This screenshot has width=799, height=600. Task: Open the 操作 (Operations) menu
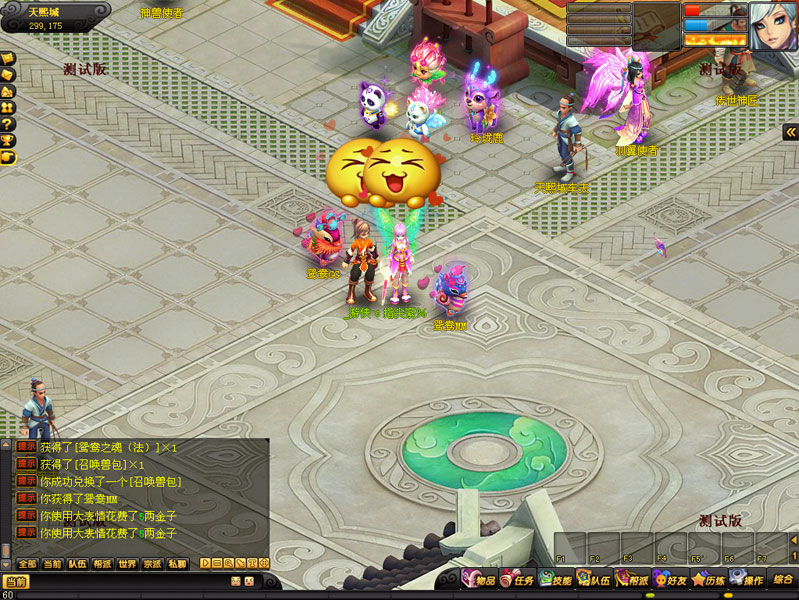746,580
